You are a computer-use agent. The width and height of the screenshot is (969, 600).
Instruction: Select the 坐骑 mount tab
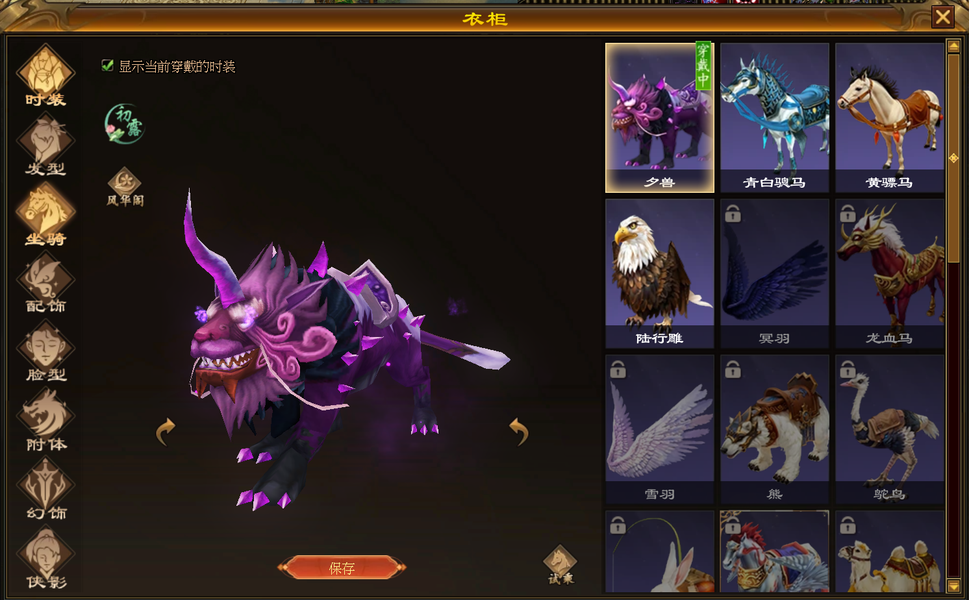tap(45, 213)
